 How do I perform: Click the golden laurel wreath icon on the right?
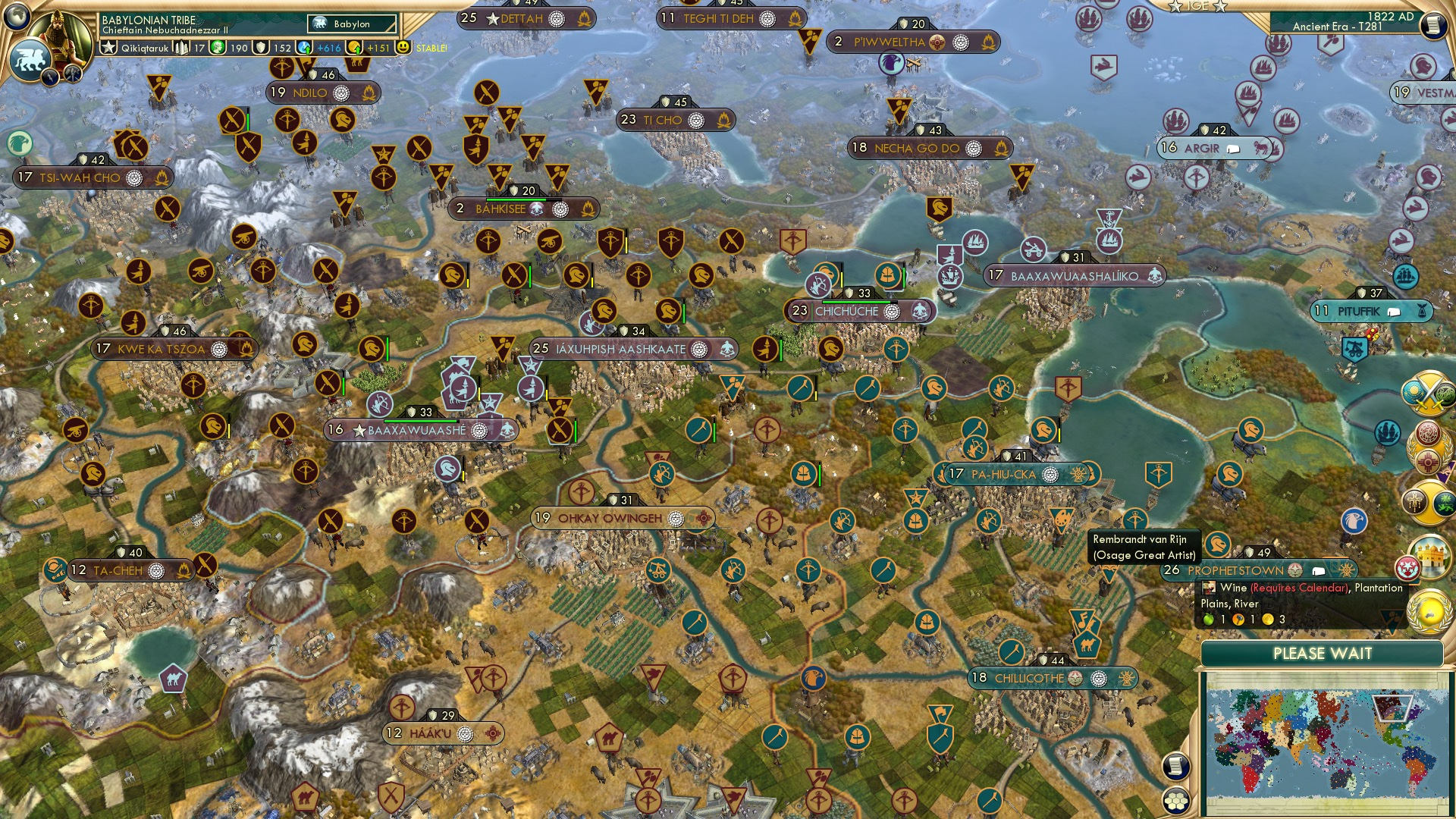point(1428,613)
